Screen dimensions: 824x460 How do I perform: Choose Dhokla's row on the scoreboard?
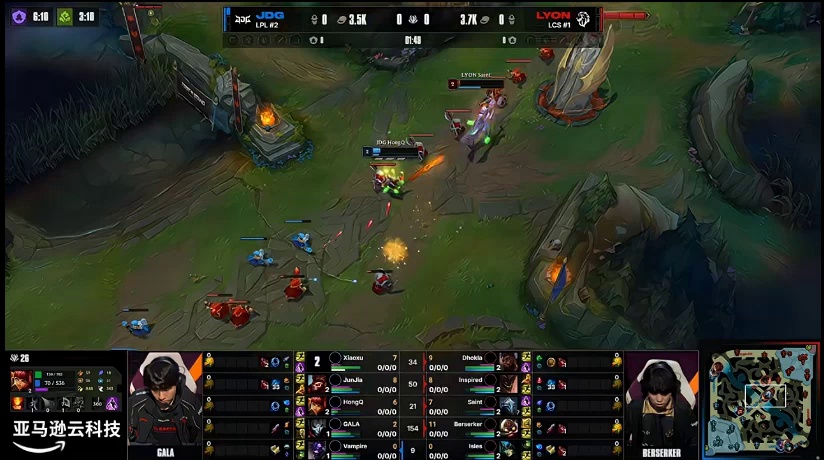[x=472, y=360]
